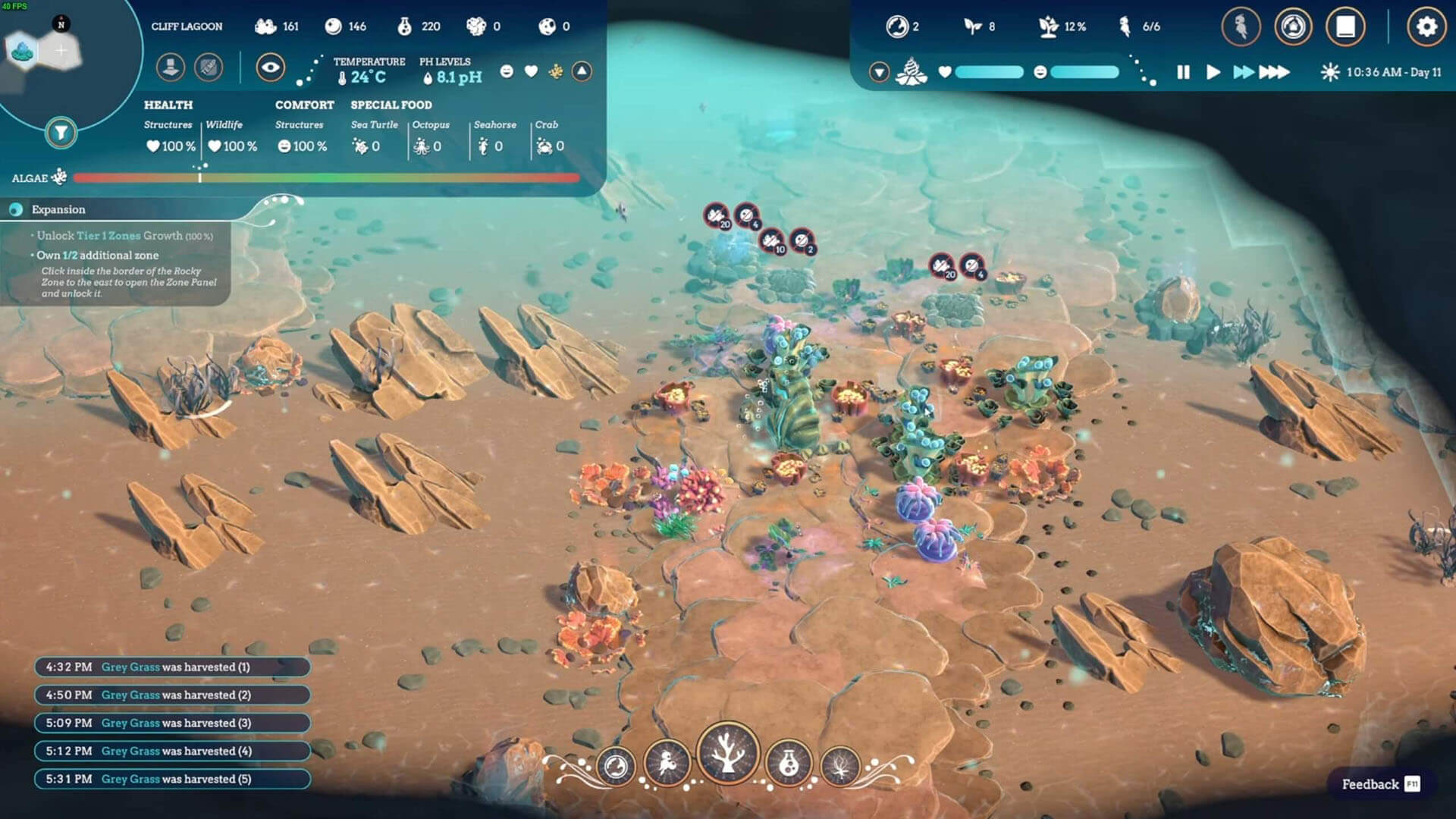1456x819 pixels.
Task: Collapse the lagoon stats panel with up arrow
Action: coord(582,71)
